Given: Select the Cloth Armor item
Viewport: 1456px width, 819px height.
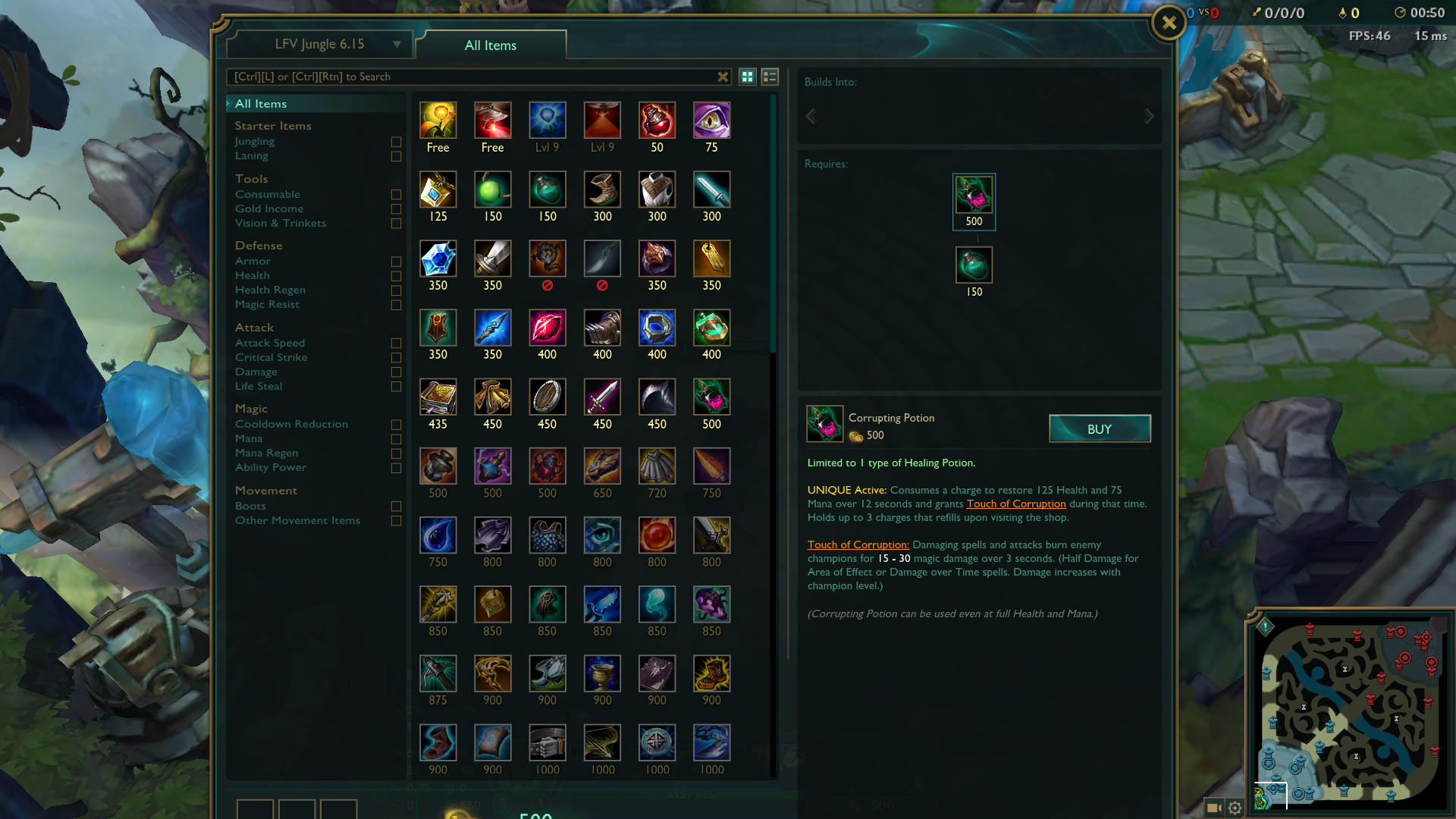Looking at the screenshot, I should tap(657, 190).
